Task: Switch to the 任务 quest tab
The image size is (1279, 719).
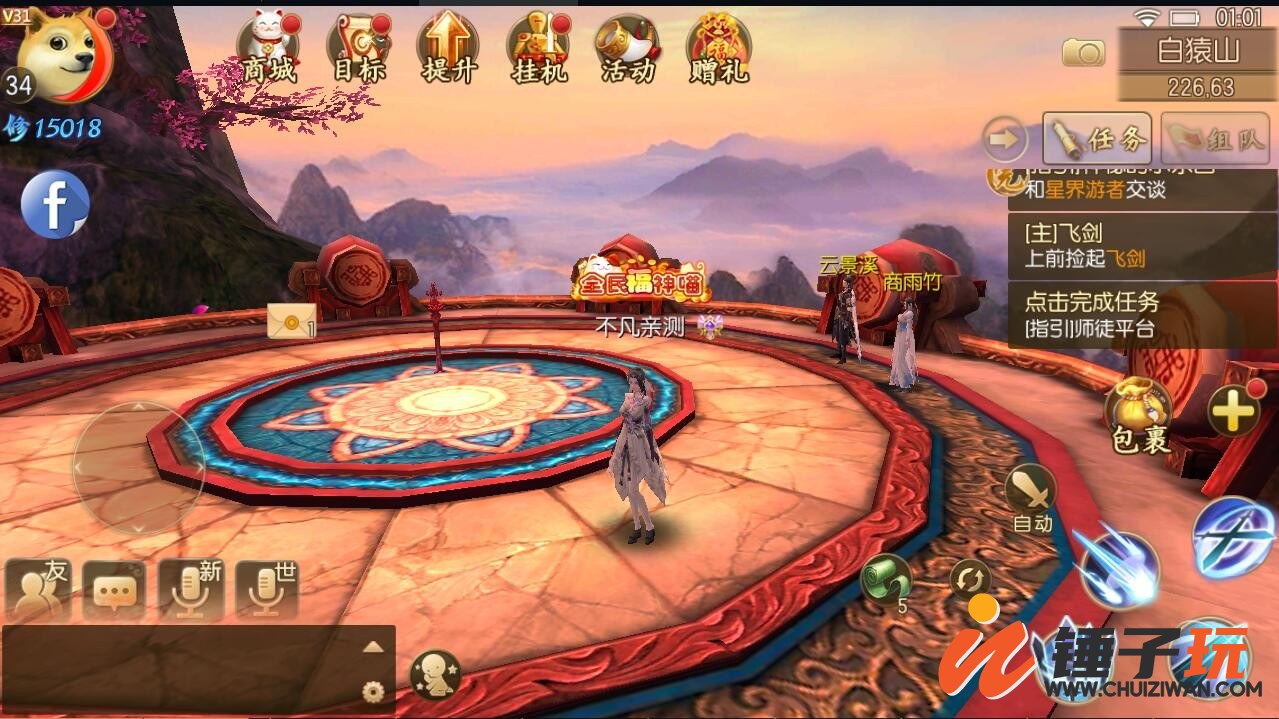Action: 1097,138
